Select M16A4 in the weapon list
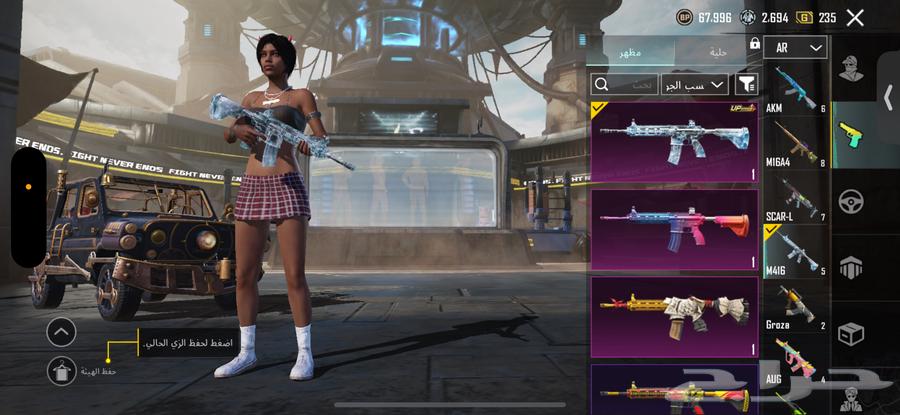This screenshot has height=415, width=900. pos(796,145)
